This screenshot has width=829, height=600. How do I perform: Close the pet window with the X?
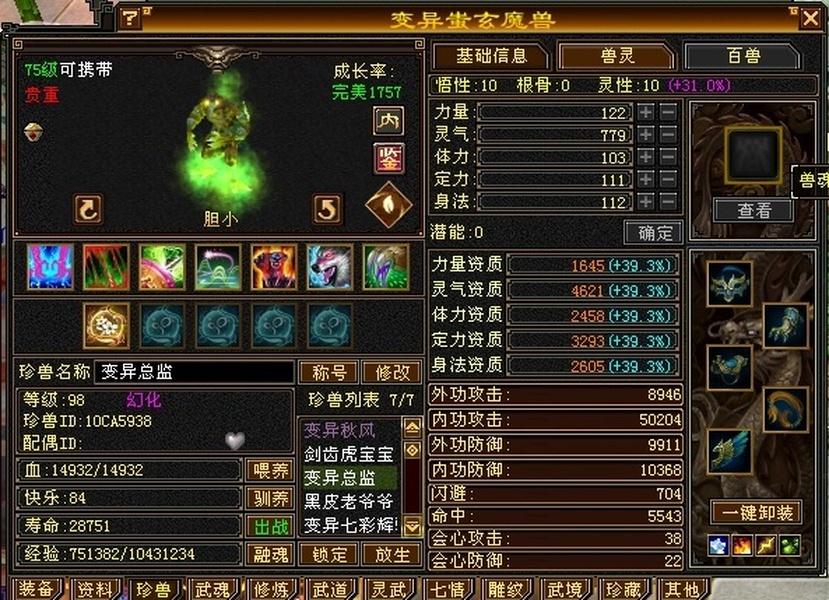pyautogui.click(x=810, y=17)
